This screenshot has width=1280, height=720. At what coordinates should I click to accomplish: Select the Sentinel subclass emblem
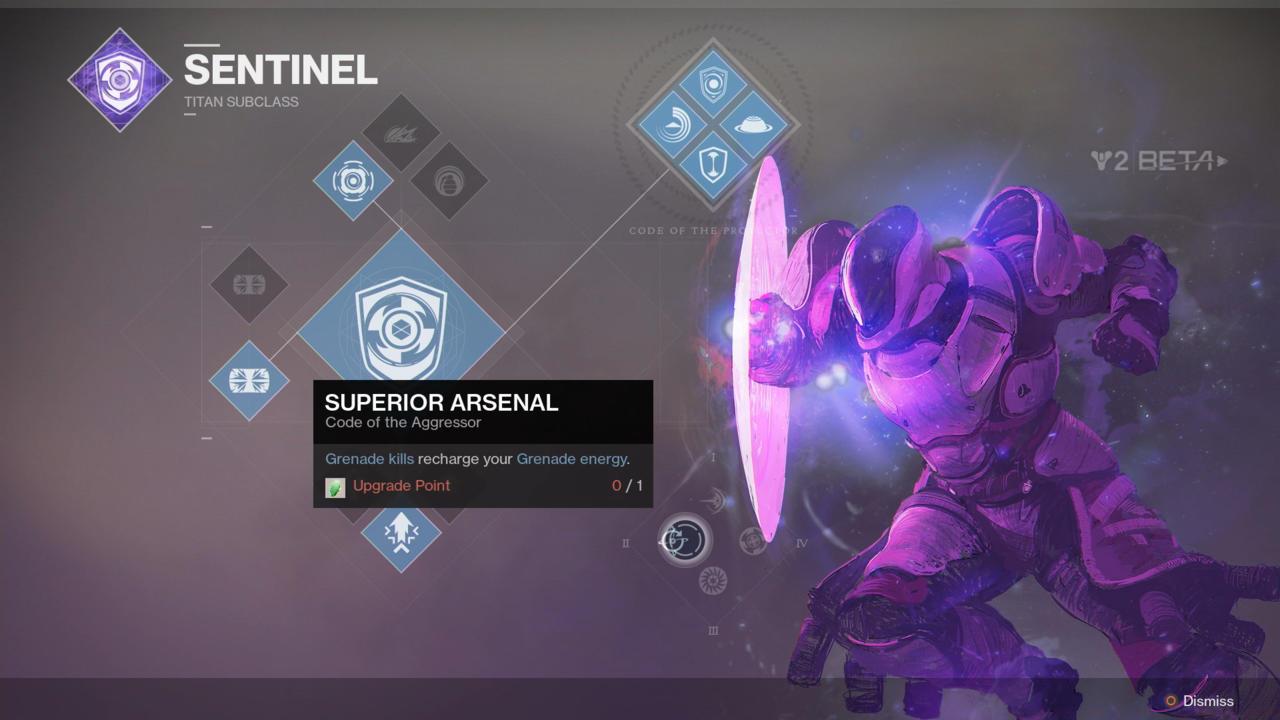120,80
